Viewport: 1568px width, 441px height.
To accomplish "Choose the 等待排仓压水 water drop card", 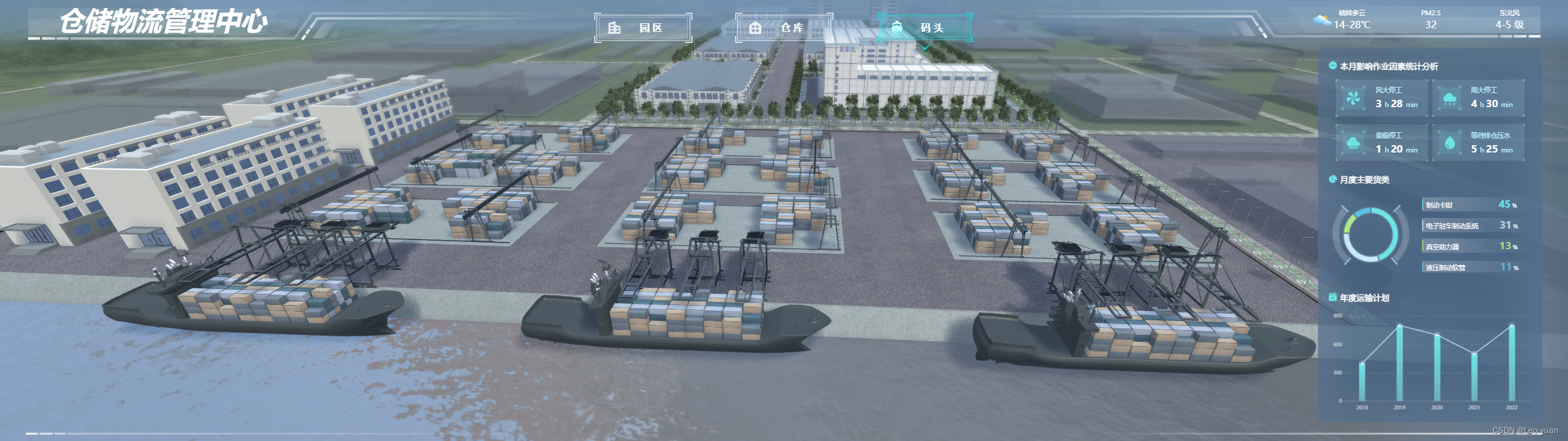I will pos(1478,143).
